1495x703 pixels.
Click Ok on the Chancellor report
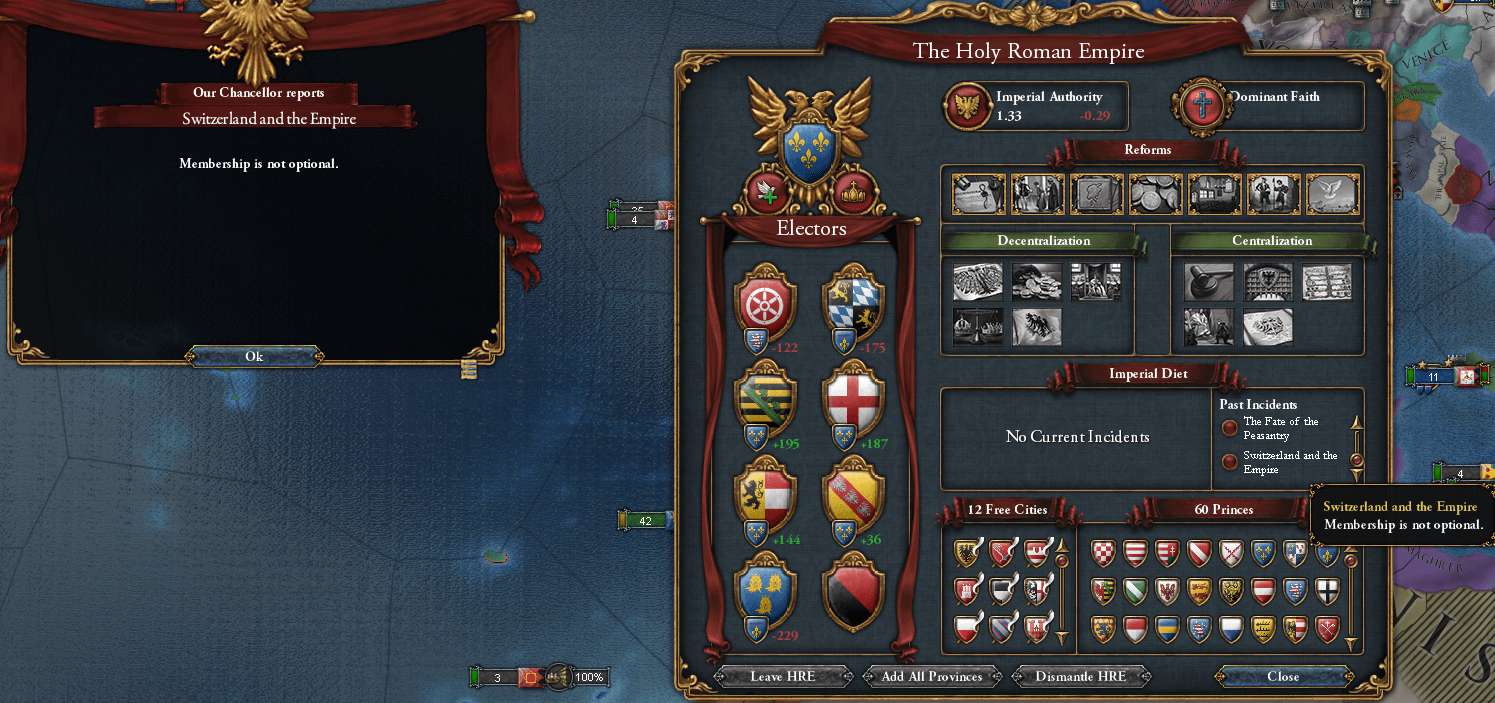[x=254, y=356]
